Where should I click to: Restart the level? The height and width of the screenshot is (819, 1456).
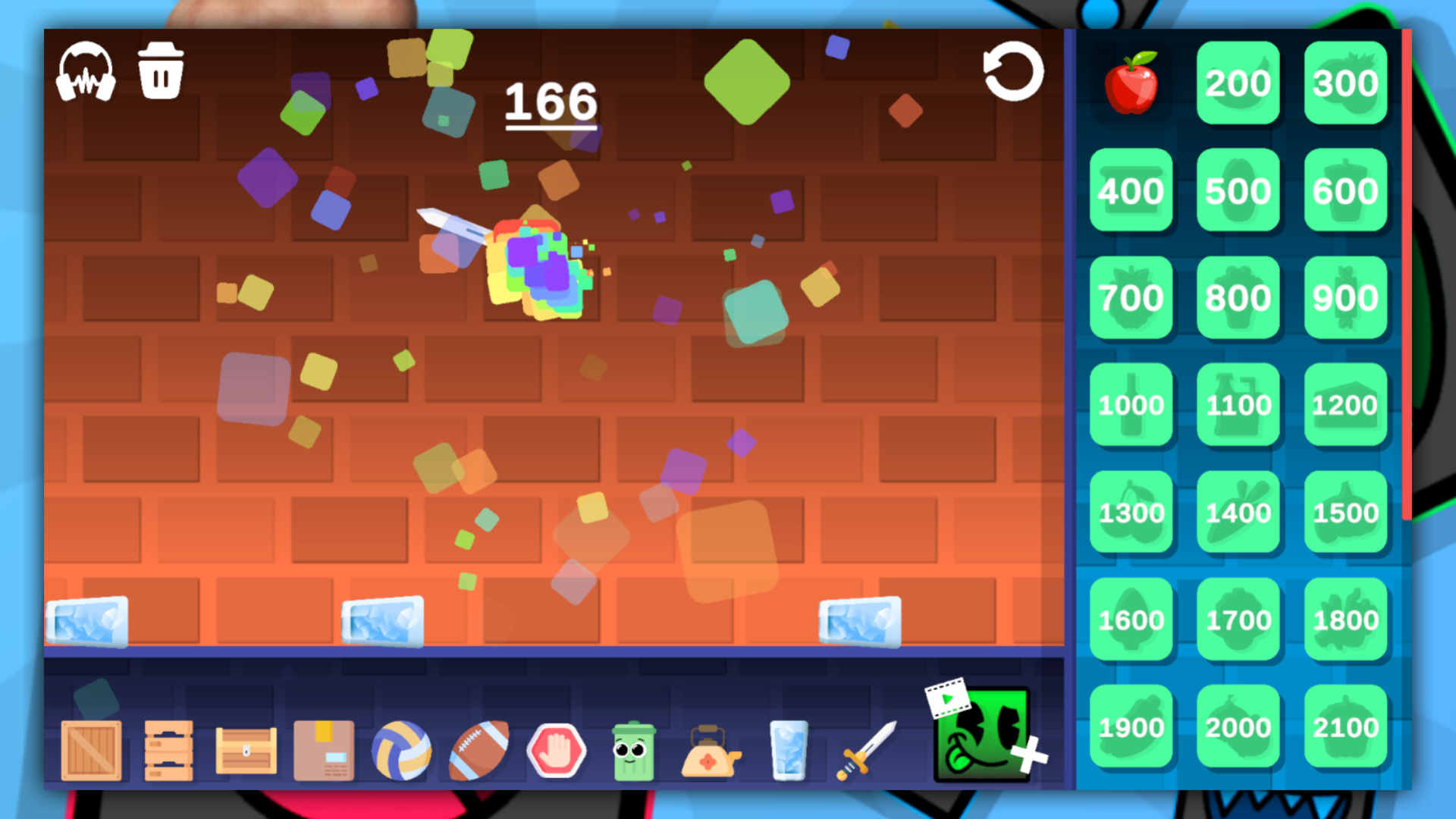(1014, 71)
